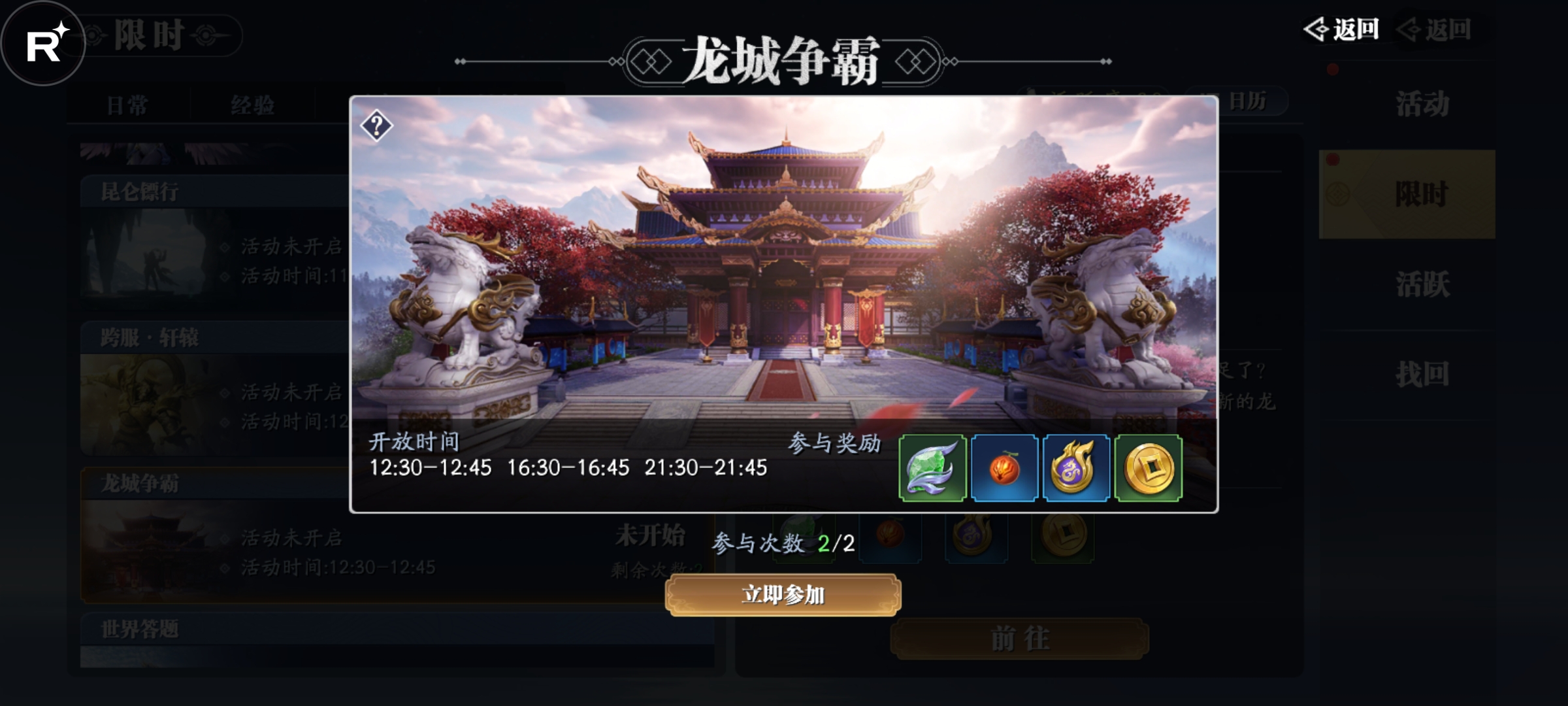Click the leftmost 返回 back arrow
Image resolution: width=1568 pixels, height=706 pixels.
(1341, 29)
